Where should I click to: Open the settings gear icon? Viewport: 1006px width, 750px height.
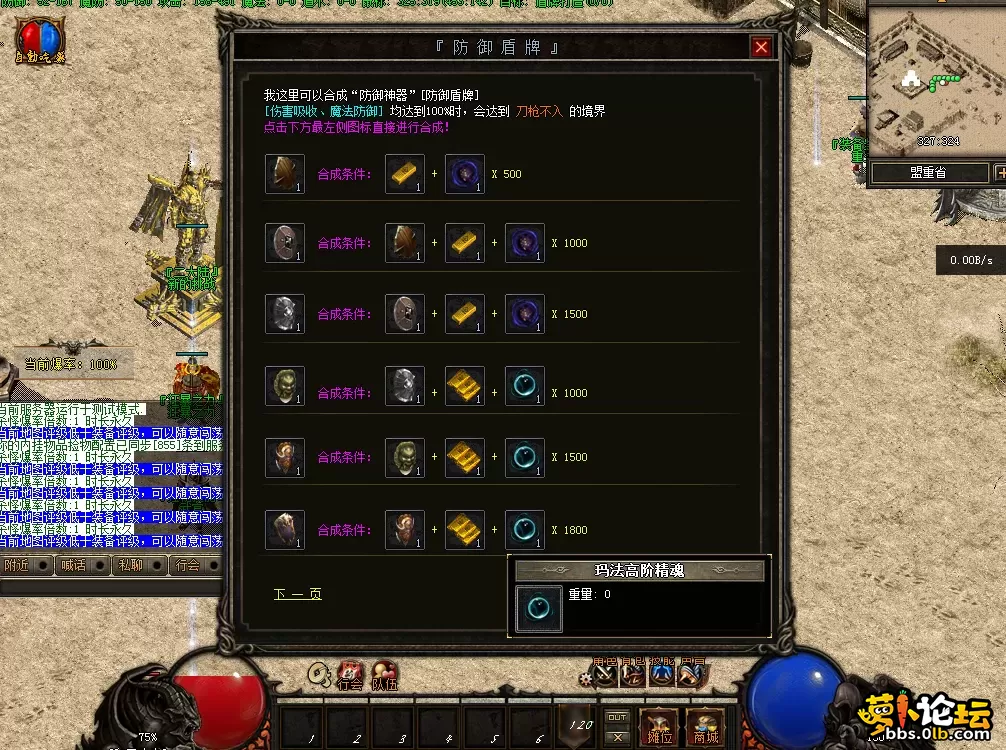tap(585, 677)
